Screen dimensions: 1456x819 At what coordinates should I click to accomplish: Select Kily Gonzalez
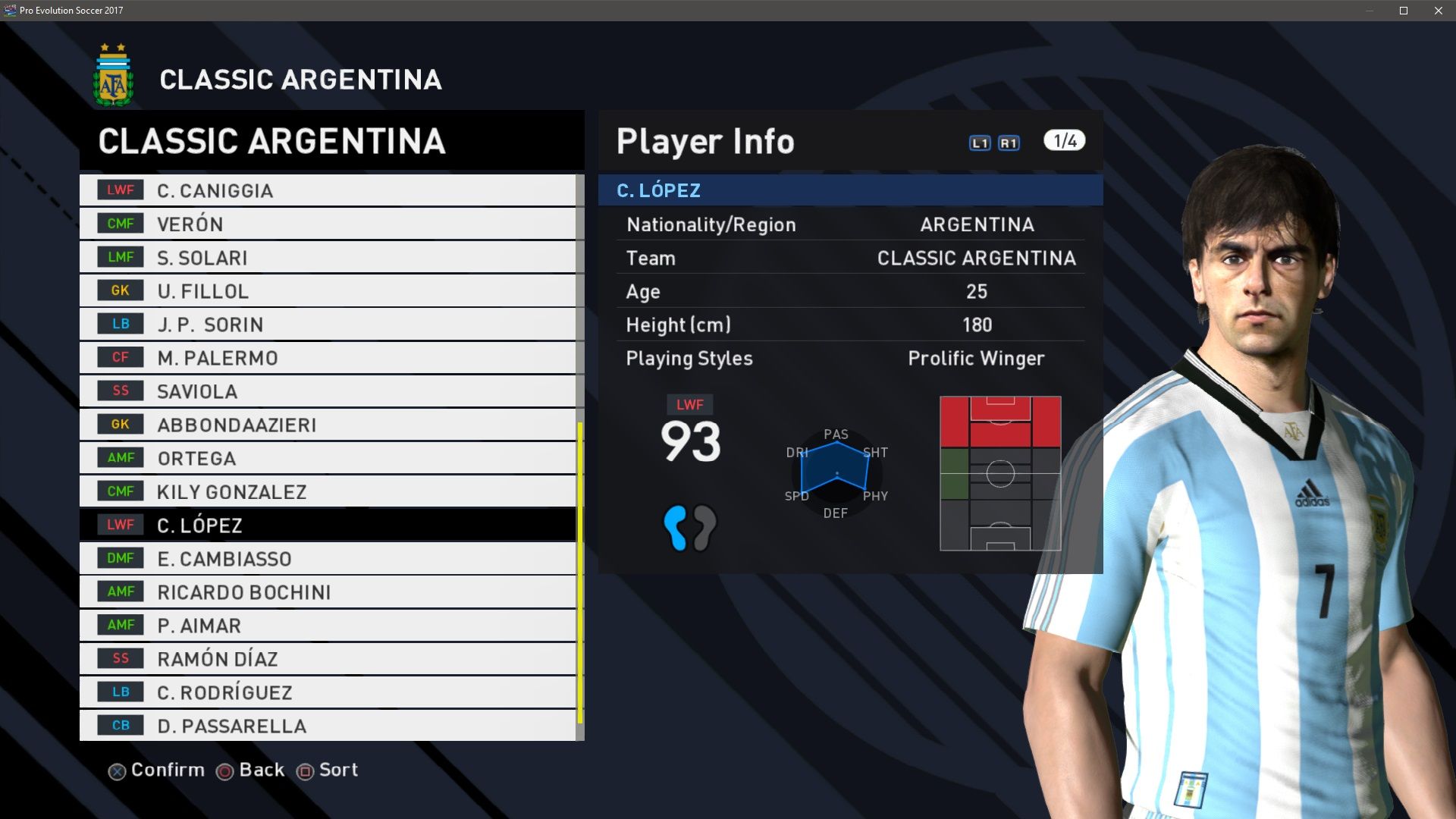pyautogui.click(x=328, y=491)
